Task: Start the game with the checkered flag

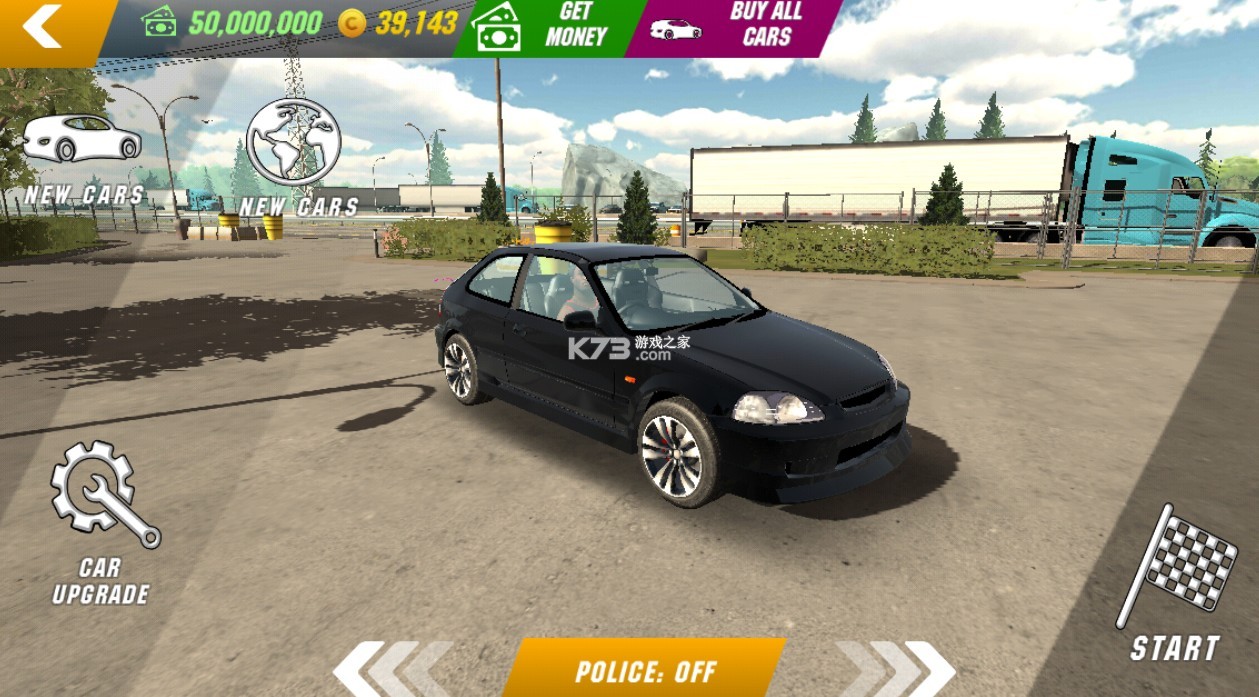Action: click(1176, 583)
